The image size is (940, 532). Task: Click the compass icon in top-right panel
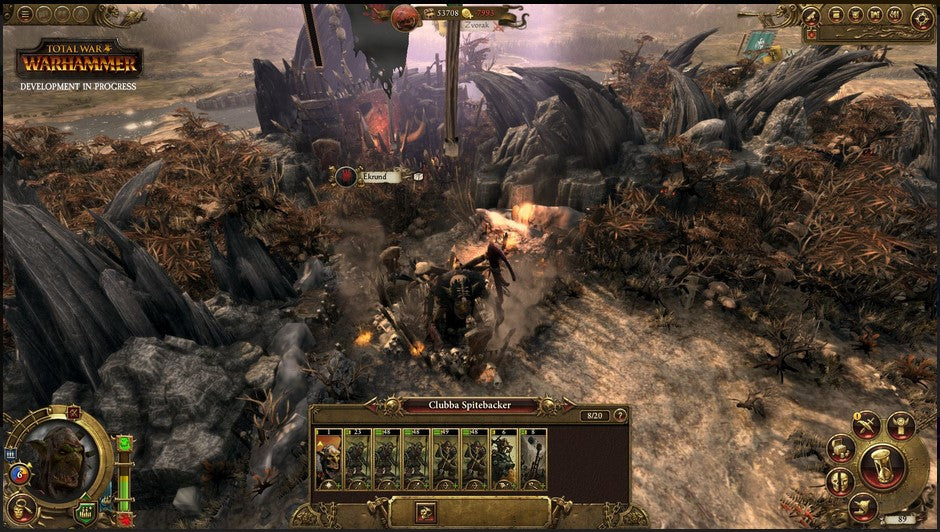[921, 17]
